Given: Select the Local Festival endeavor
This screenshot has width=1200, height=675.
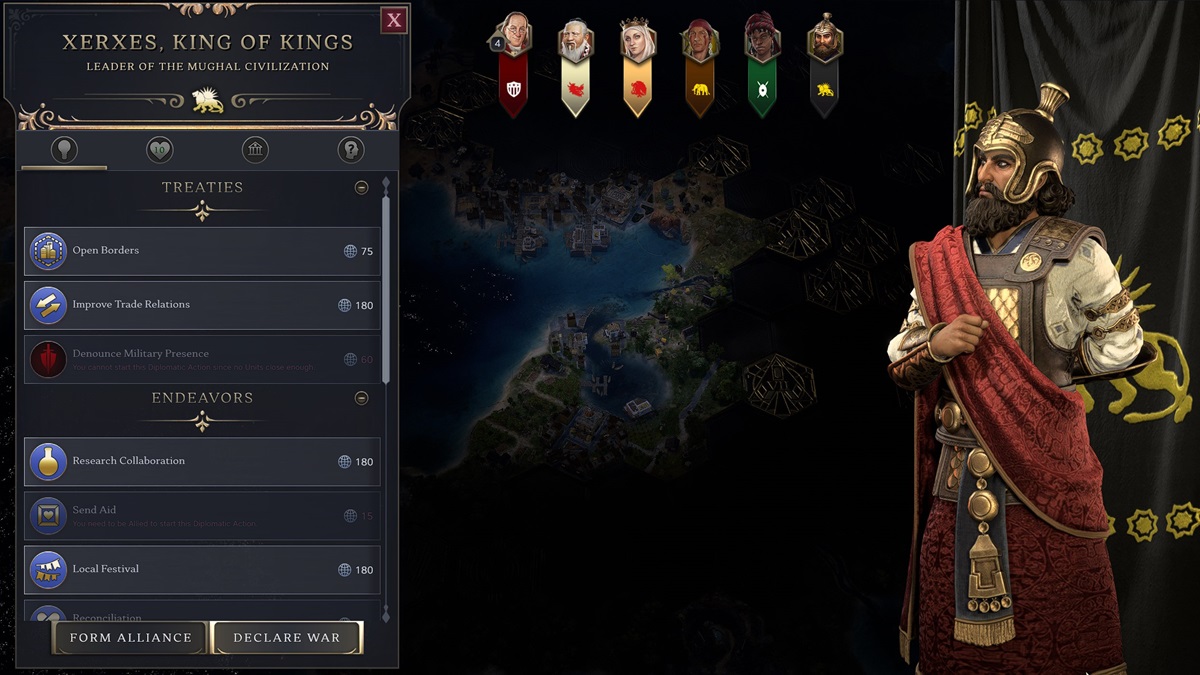Looking at the screenshot, I should [202, 570].
